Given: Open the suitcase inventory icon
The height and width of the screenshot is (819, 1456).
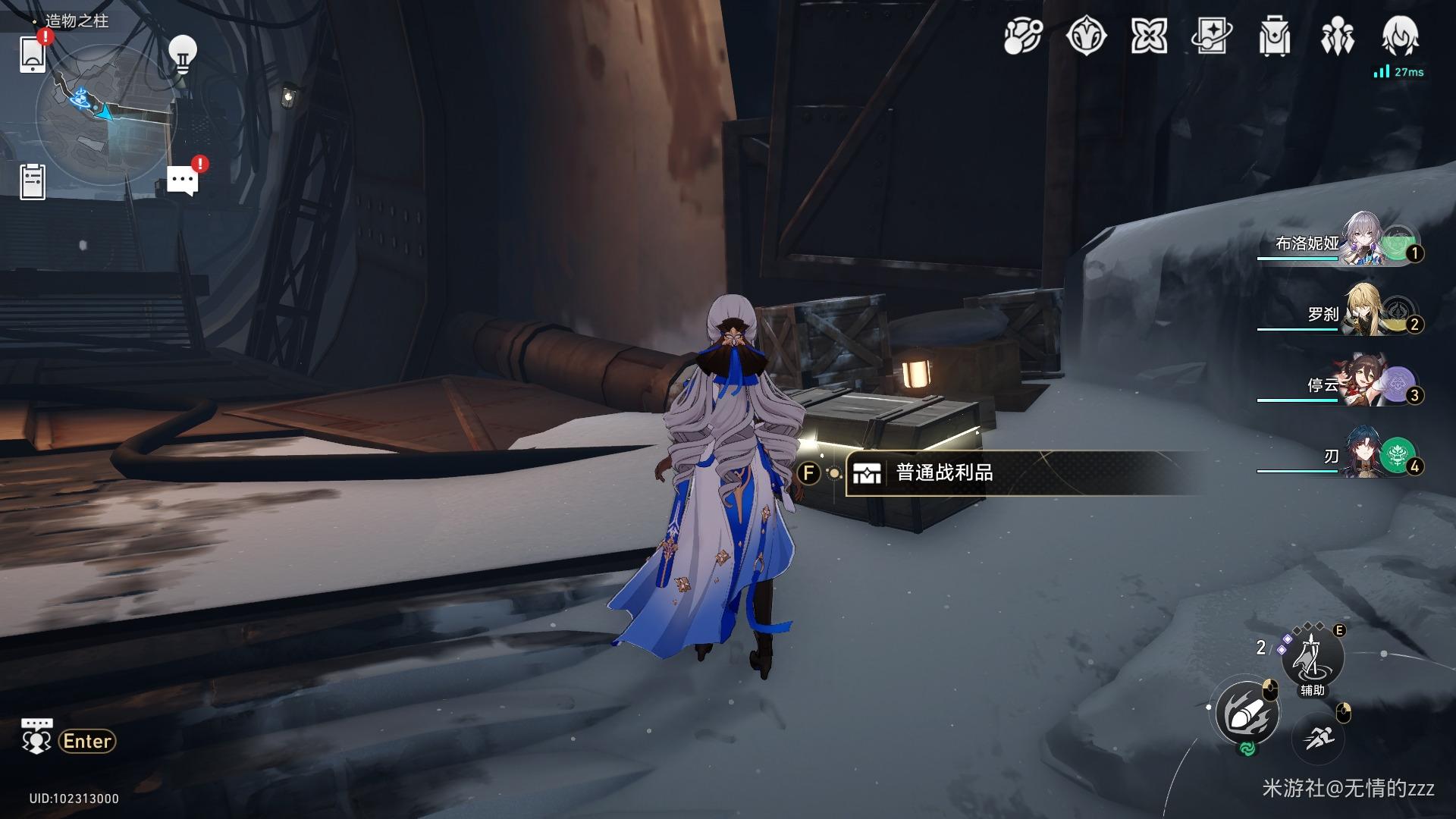Looking at the screenshot, I should coord(1275,36).
